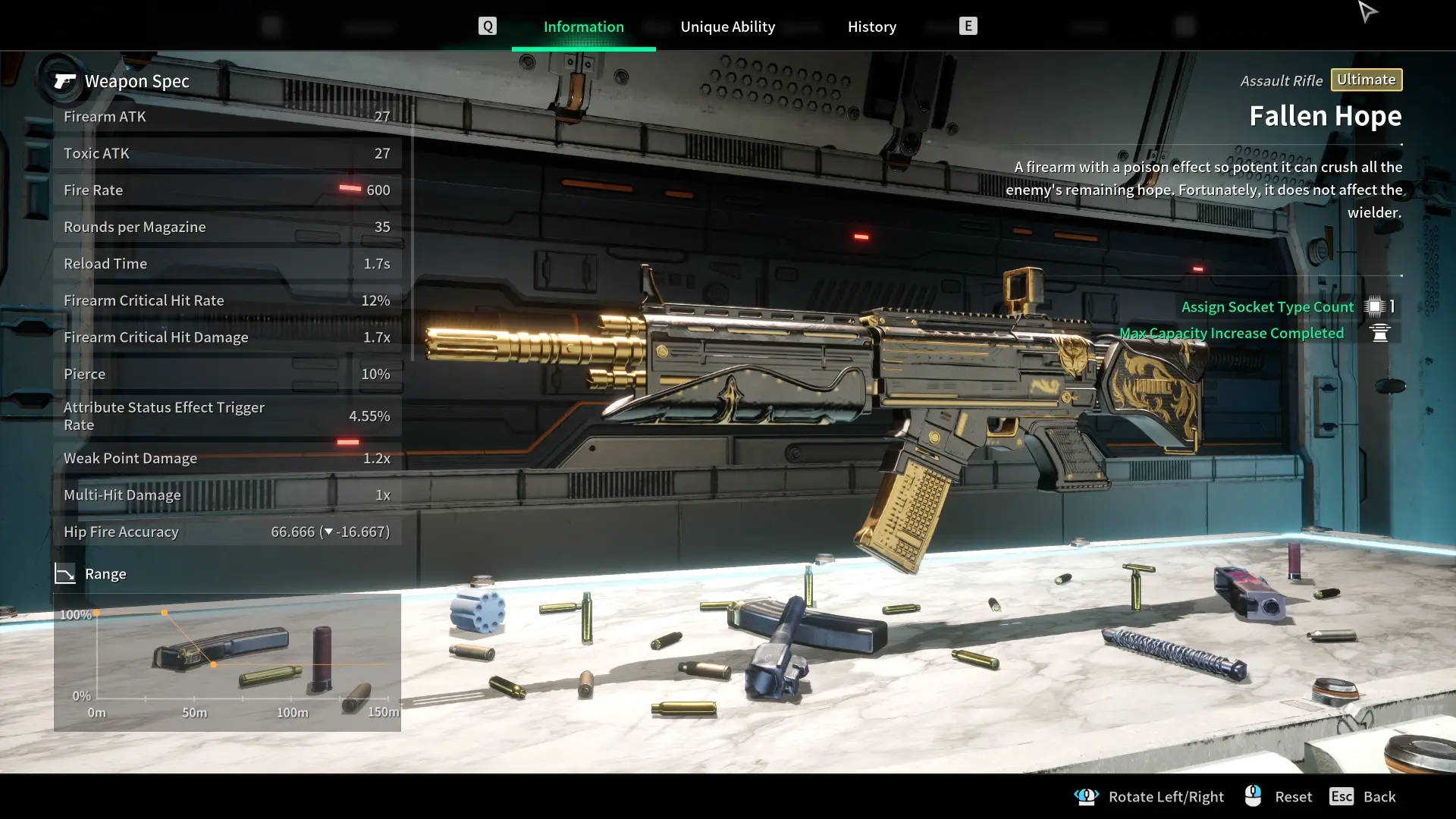
Task: Click the Max Capacity Increase Completed icon
Action: pyautogui.click(x=1379, y=333)
